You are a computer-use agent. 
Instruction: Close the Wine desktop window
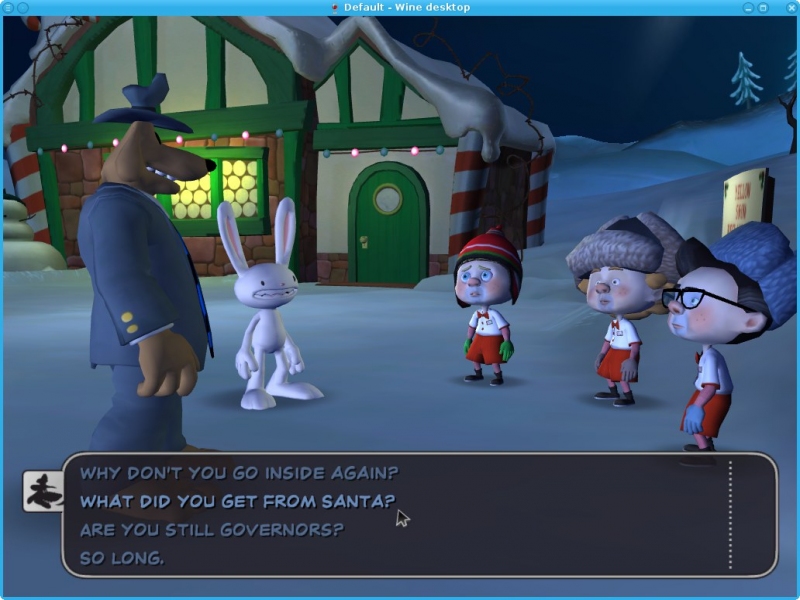(x=790, y=7)
